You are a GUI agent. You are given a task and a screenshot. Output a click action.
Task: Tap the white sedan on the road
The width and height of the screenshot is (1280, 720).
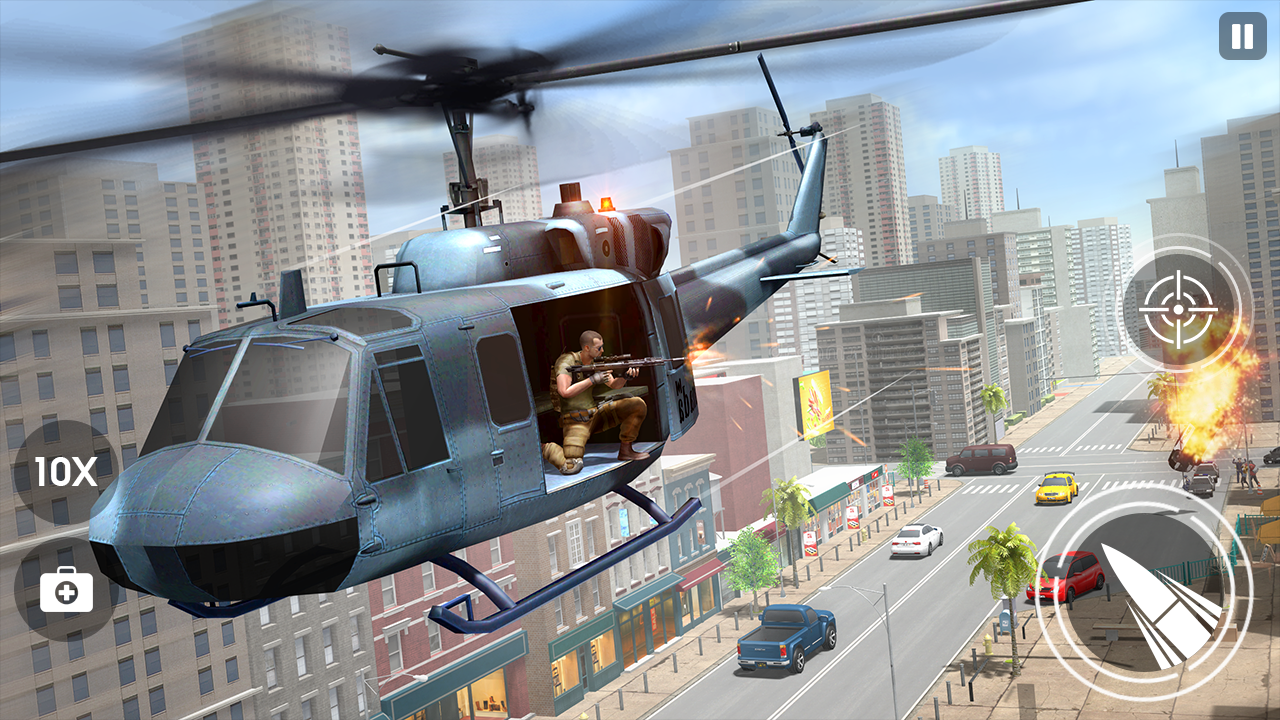point(914,542)
